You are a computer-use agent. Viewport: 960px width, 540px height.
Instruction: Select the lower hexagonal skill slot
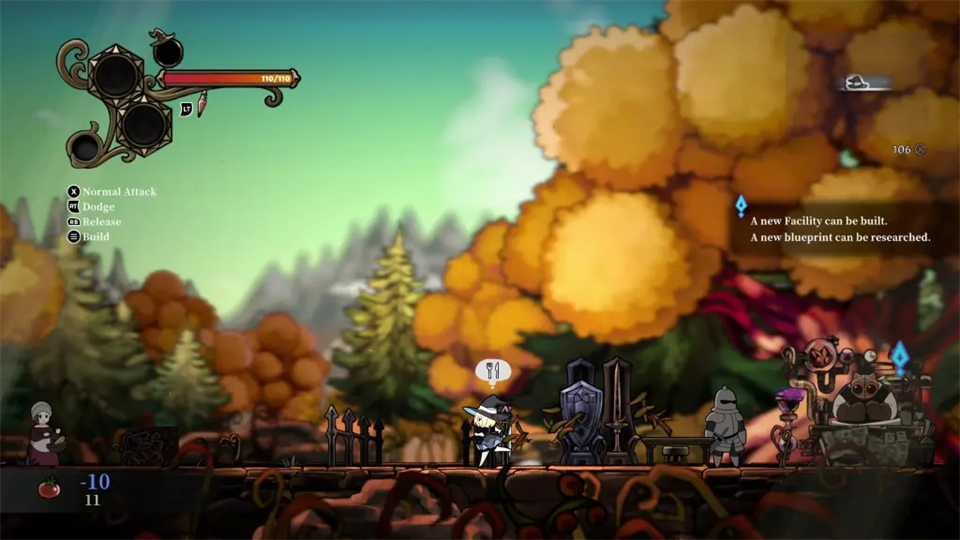[146, 124]
